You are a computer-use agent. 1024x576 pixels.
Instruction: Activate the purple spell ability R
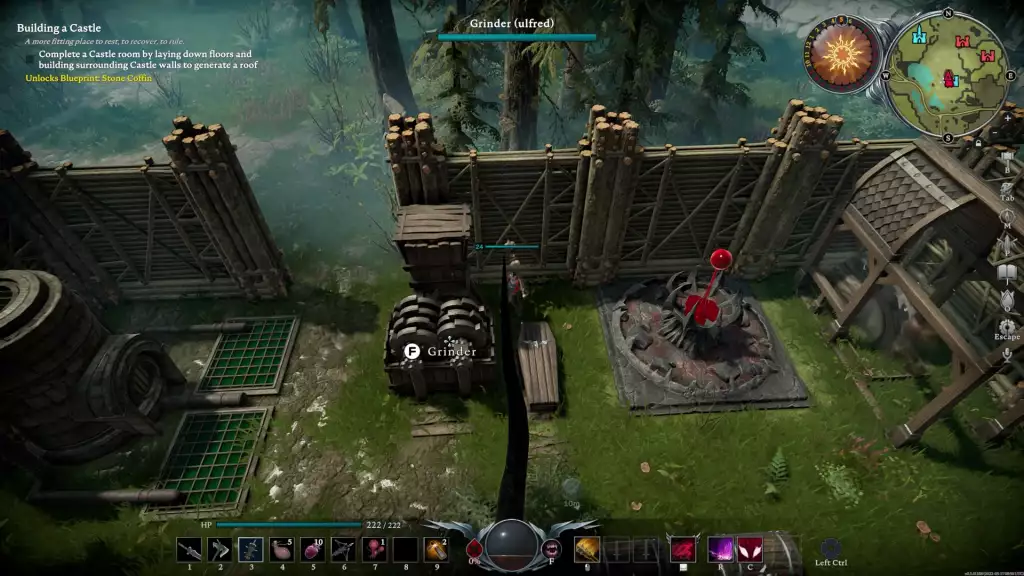coord(720,549)
